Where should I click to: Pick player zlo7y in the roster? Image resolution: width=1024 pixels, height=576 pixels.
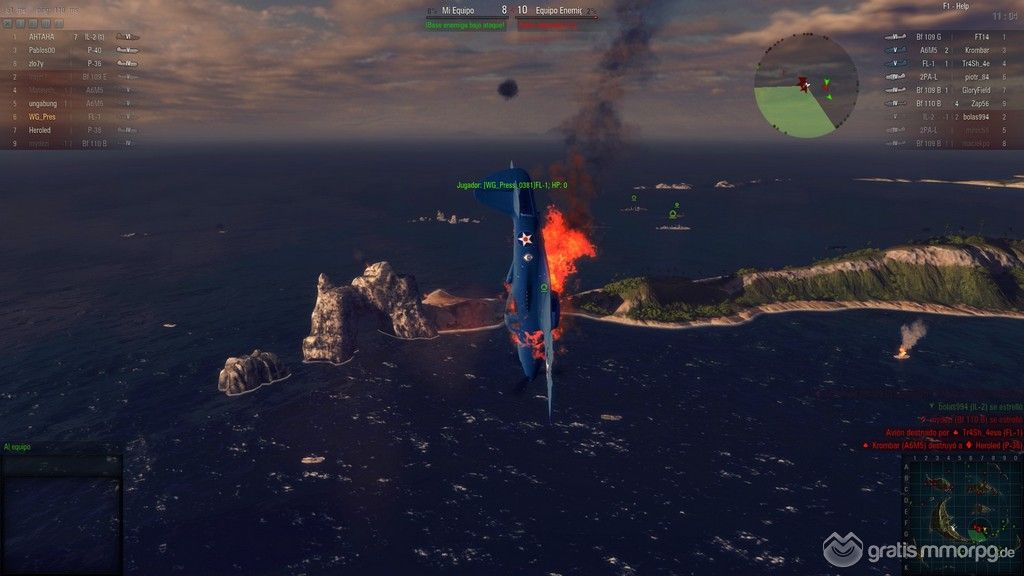pyautogui.click(x=42, y=63)
